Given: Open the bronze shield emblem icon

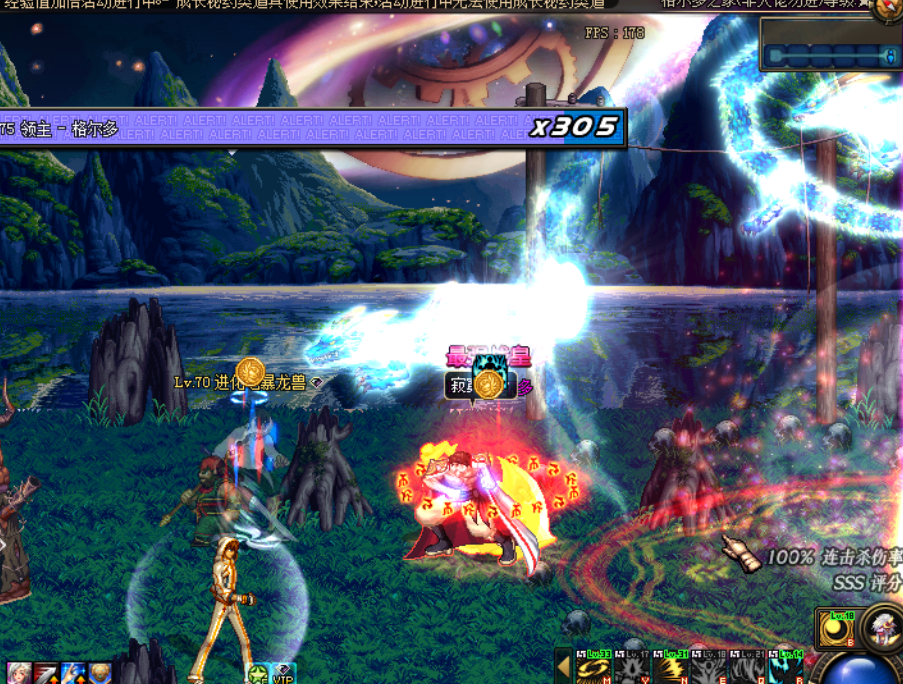Looking at the screenshot, I should pyautogui.click(x=99, y=673).
